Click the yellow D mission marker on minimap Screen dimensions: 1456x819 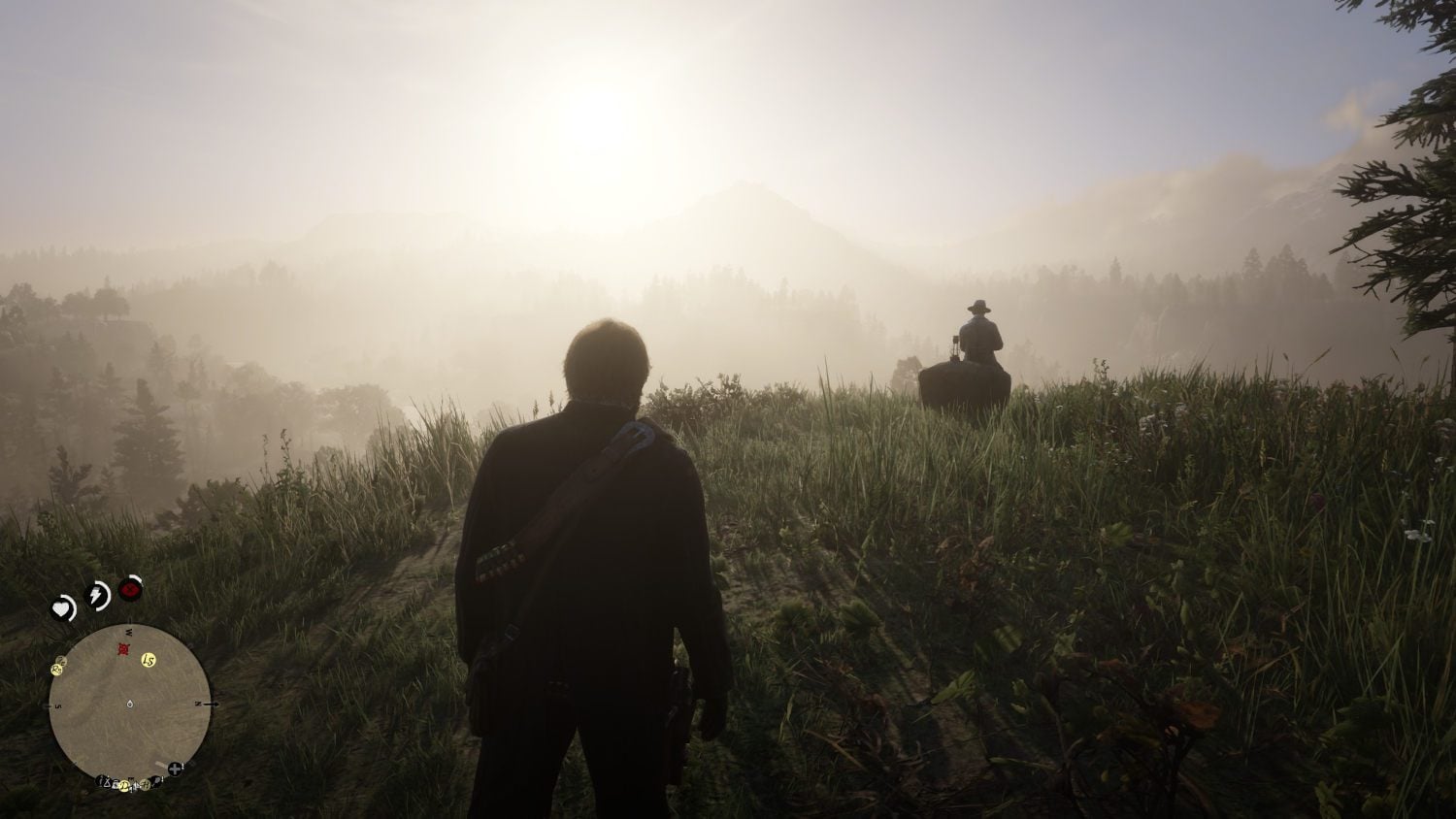pos(124,786)
